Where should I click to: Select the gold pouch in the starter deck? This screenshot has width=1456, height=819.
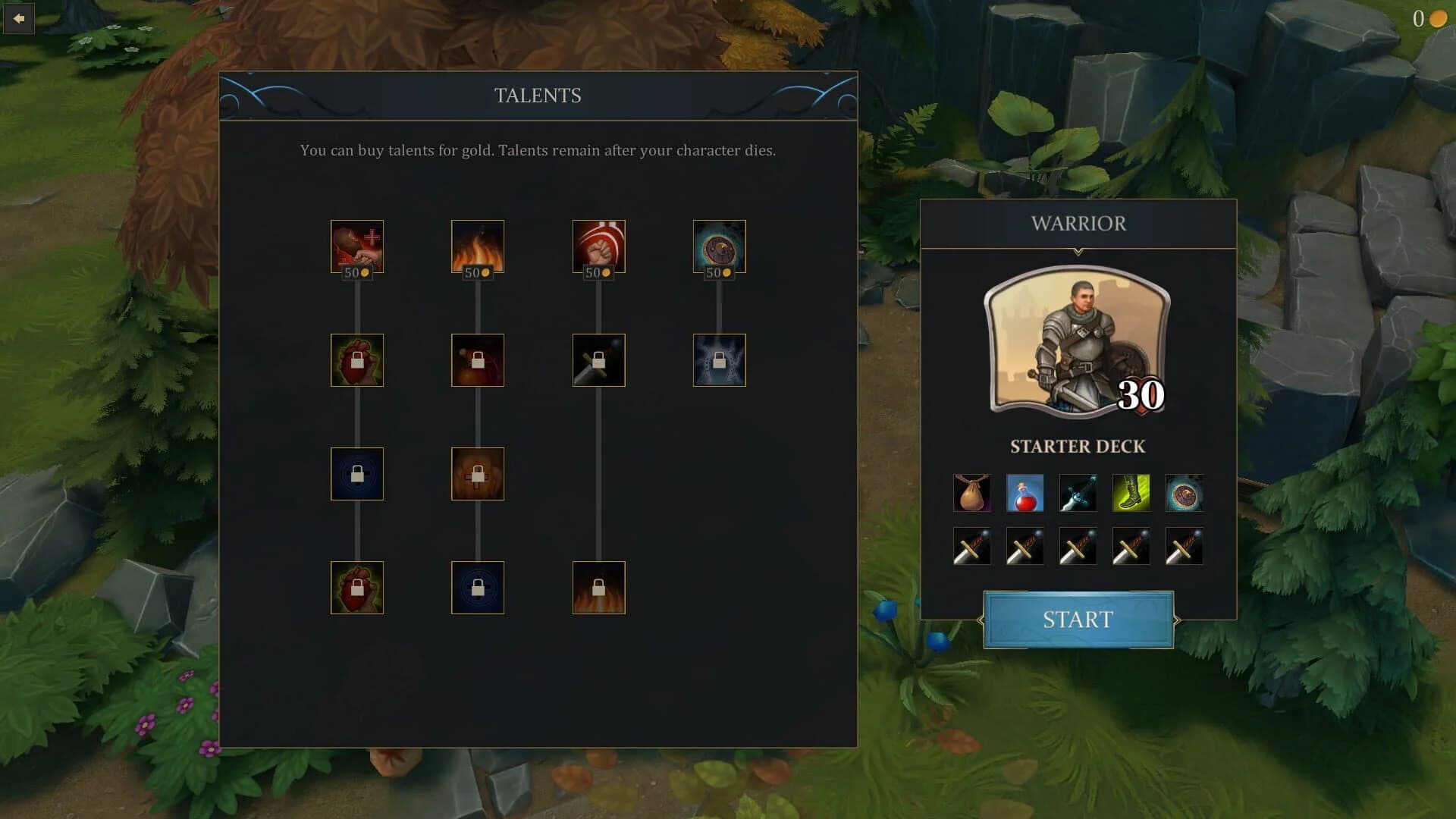pyautogui.click(x=971, y=493)
